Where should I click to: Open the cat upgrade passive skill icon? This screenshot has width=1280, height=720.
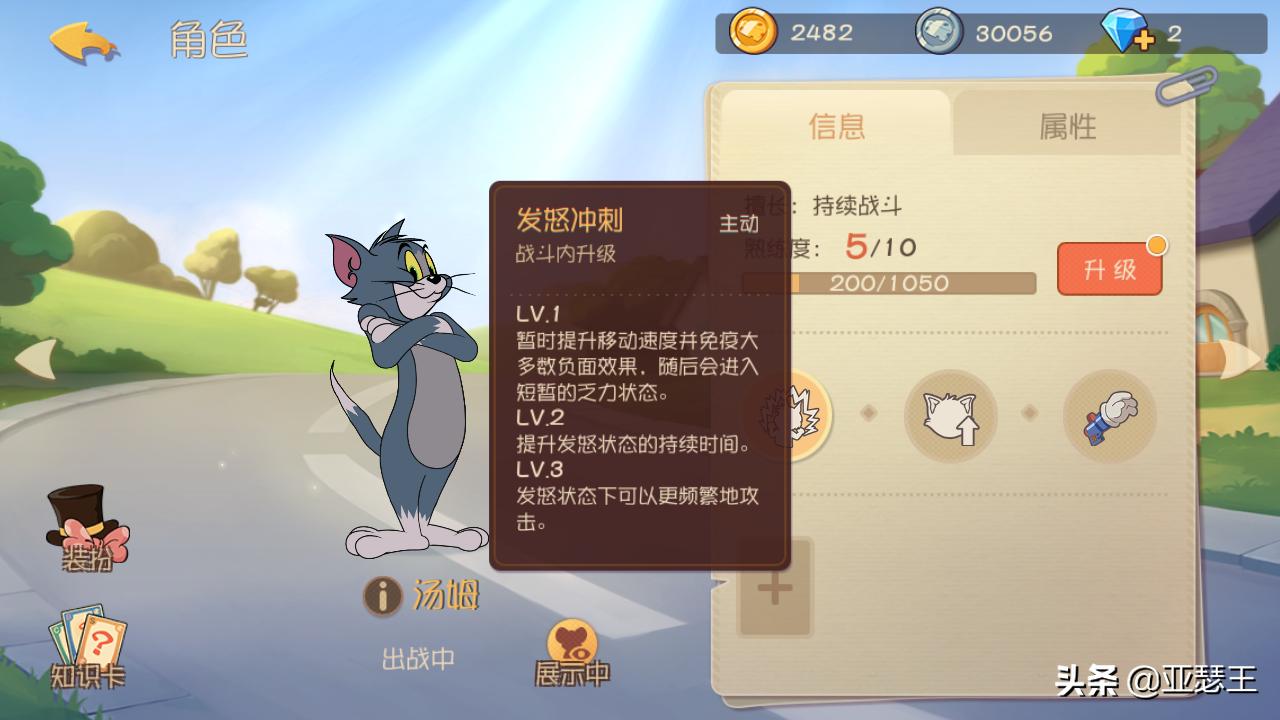click(951, 415)
